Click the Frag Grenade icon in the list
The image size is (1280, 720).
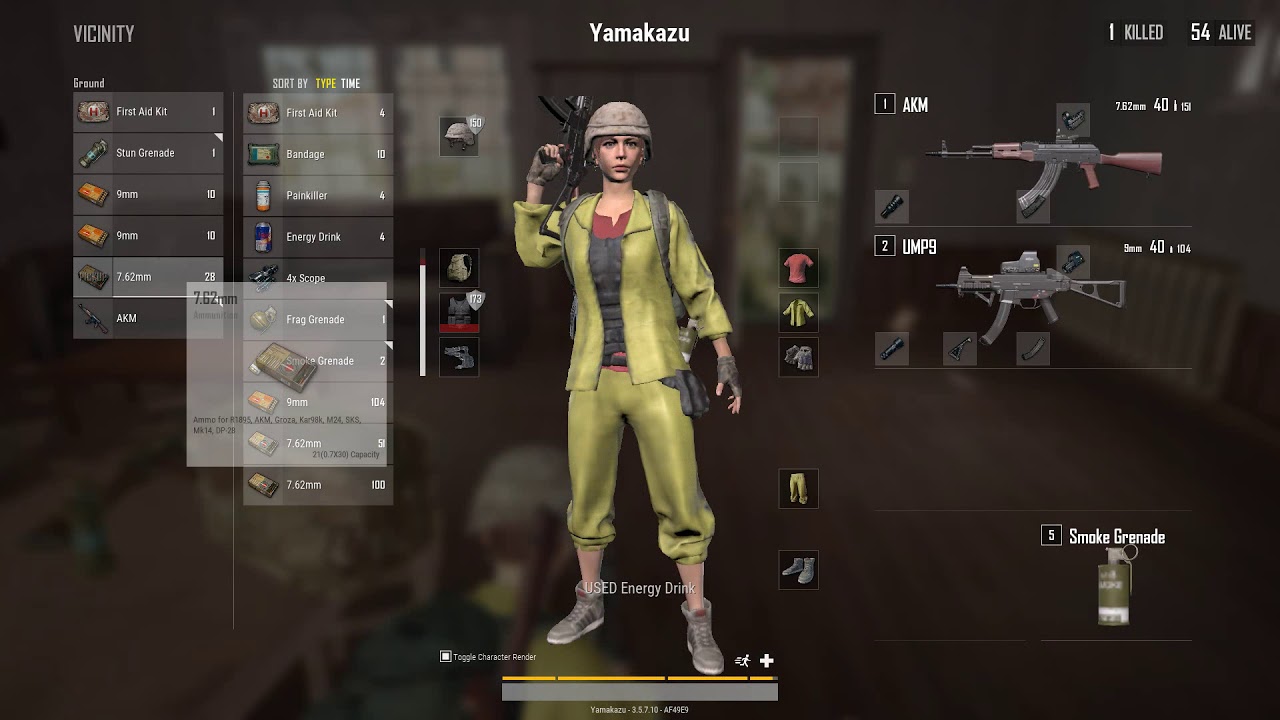[x=265, y=318]
